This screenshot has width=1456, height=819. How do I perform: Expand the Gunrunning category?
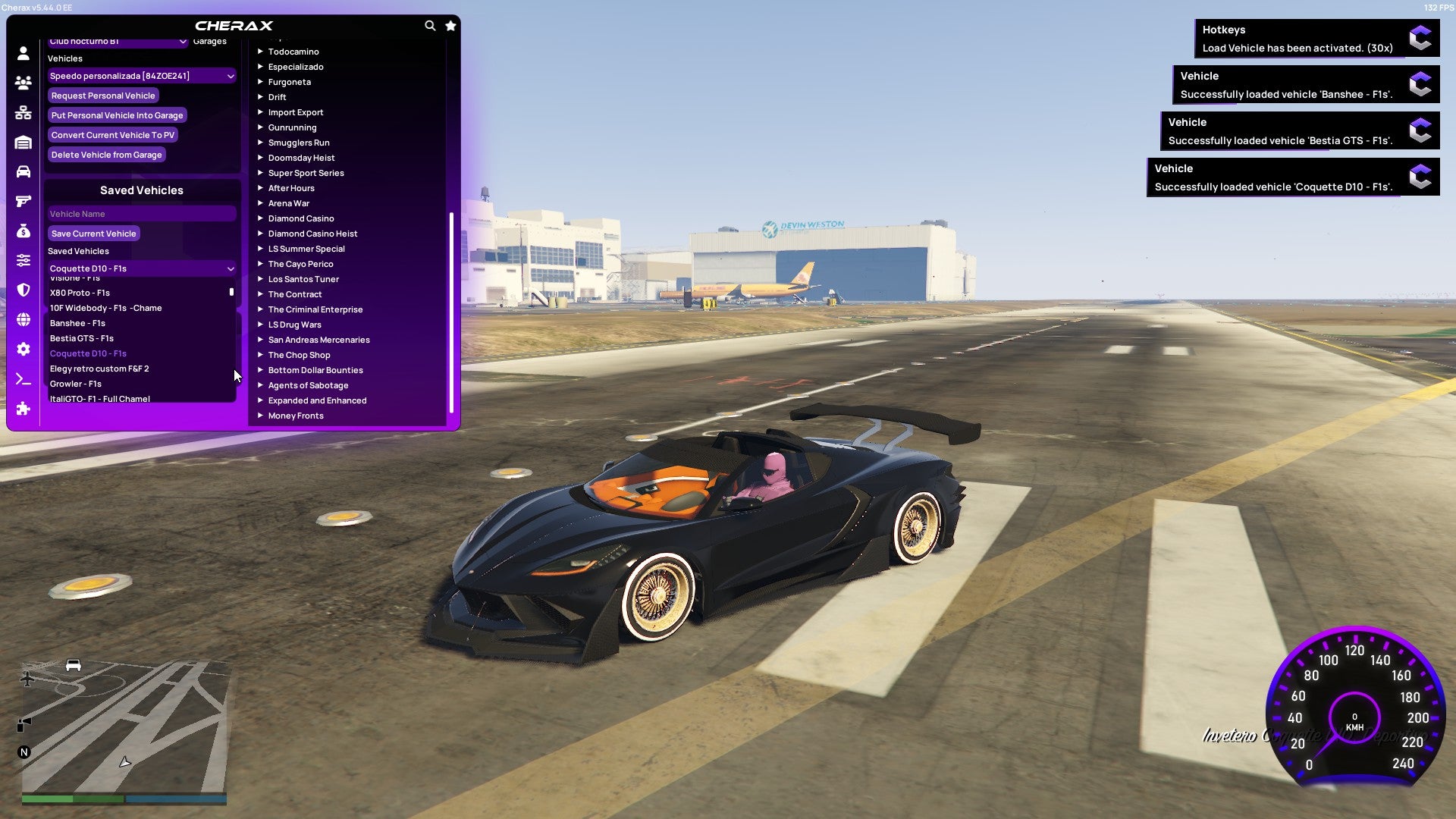click(293, 127)
